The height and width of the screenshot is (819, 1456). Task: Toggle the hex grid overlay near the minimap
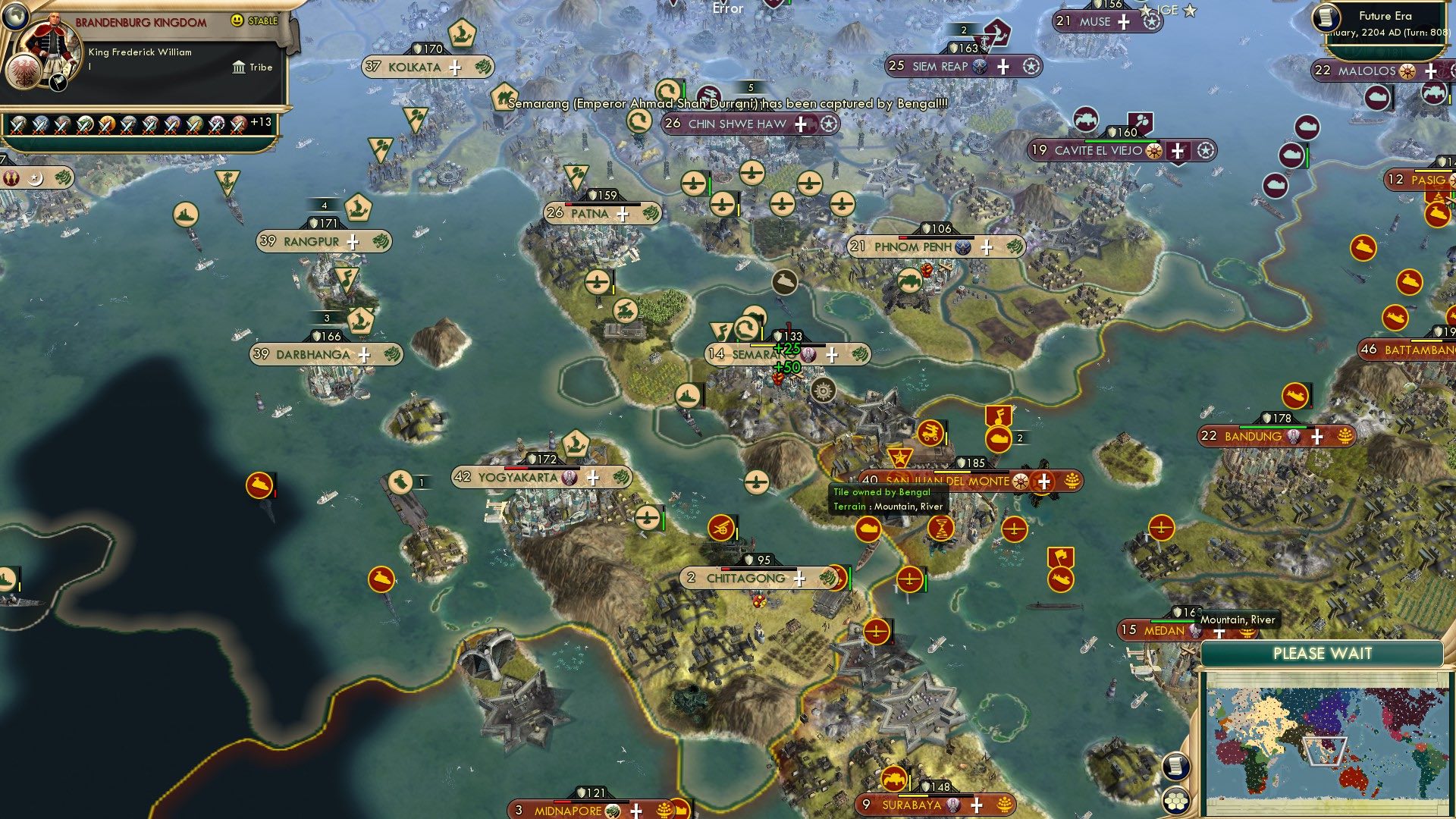click(x=1176, y=802)
